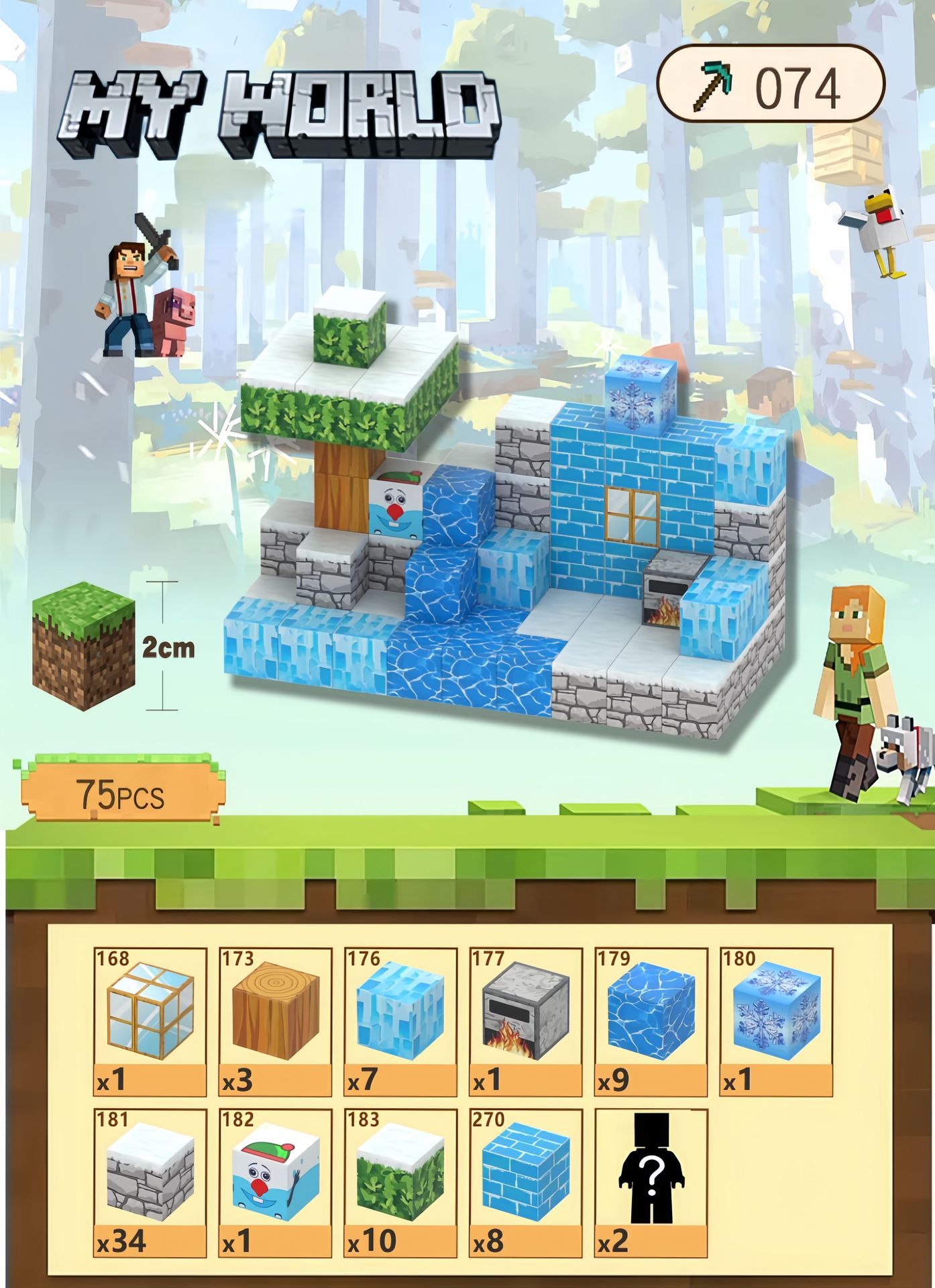
Task: Pick the icicle ice block numbered 176
Action: [400, 1021]
